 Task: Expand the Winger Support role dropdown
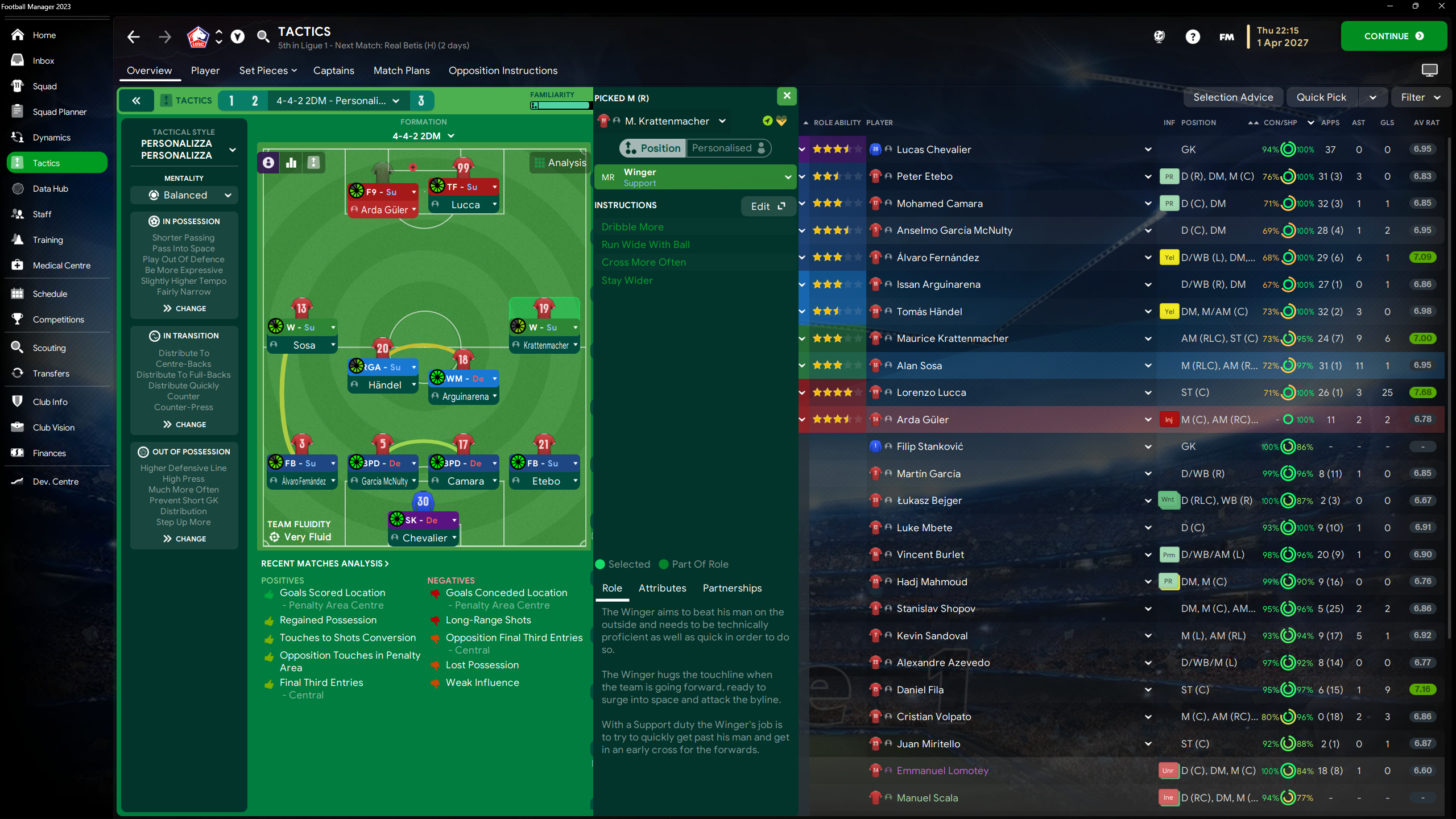tap(787, 177)
